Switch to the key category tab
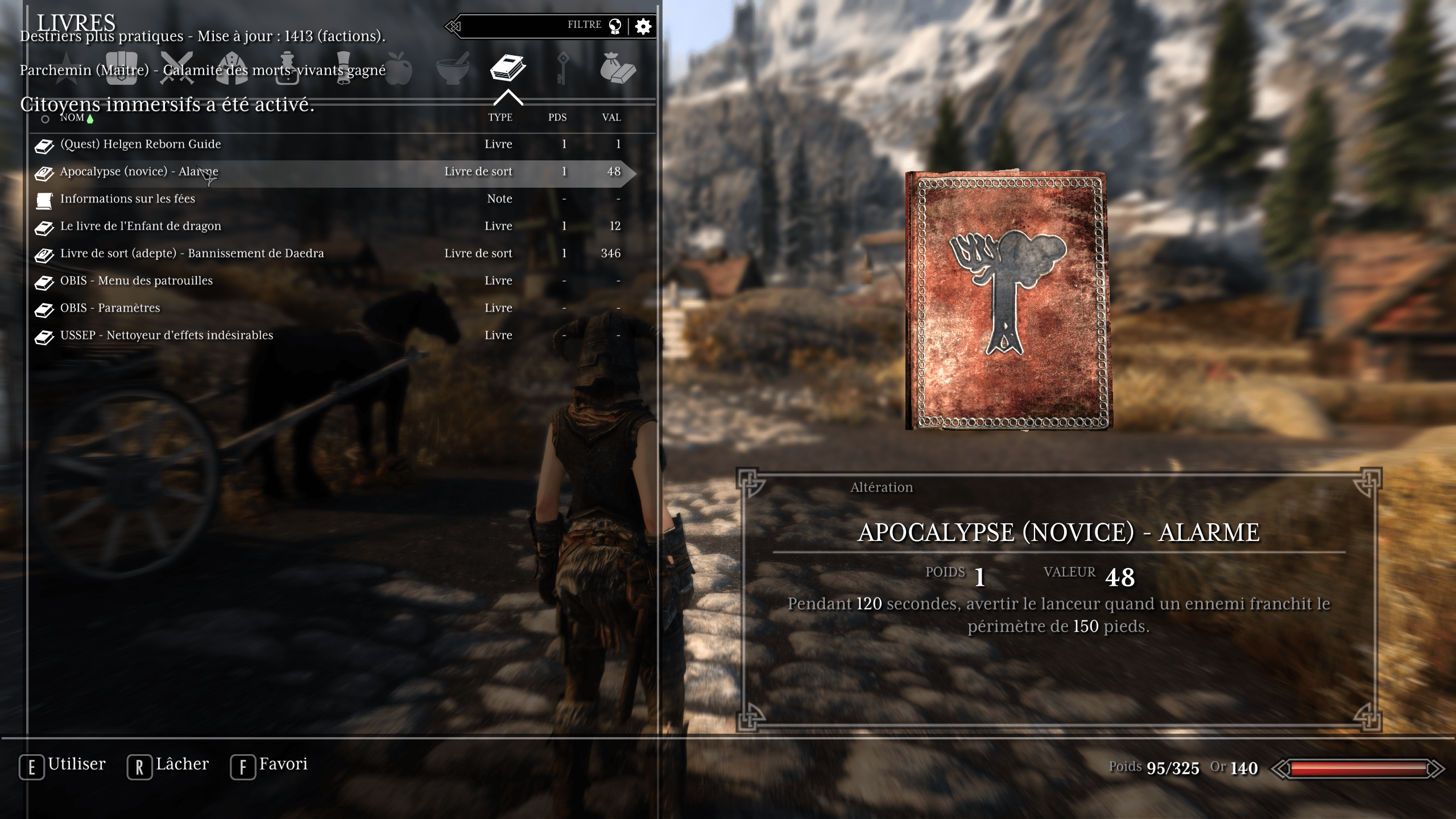Screen dimensions: 1456x819 click(562, 68)
